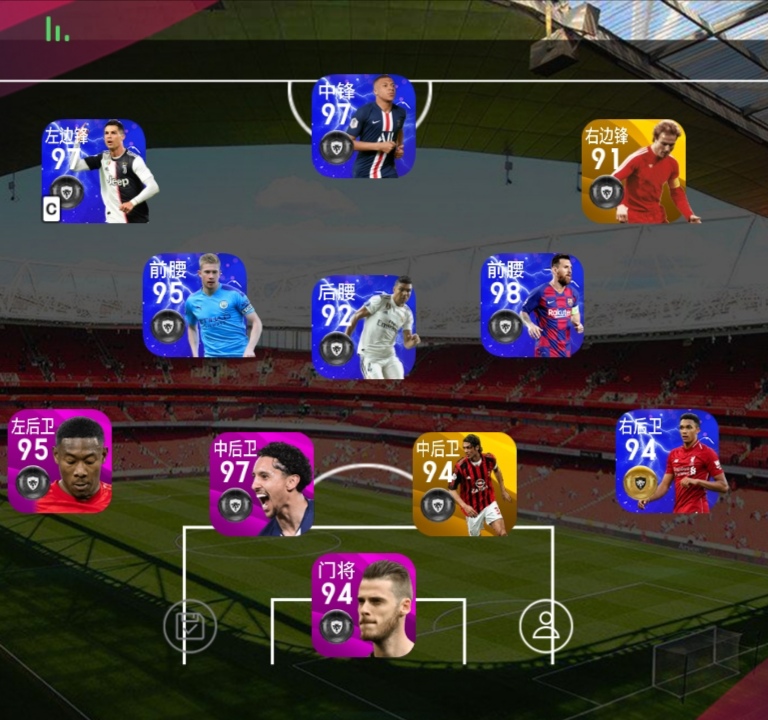The width and height of the screenshot is (768, 720).
Task: Click the circular person silhouette button
Action: [546, 626]
